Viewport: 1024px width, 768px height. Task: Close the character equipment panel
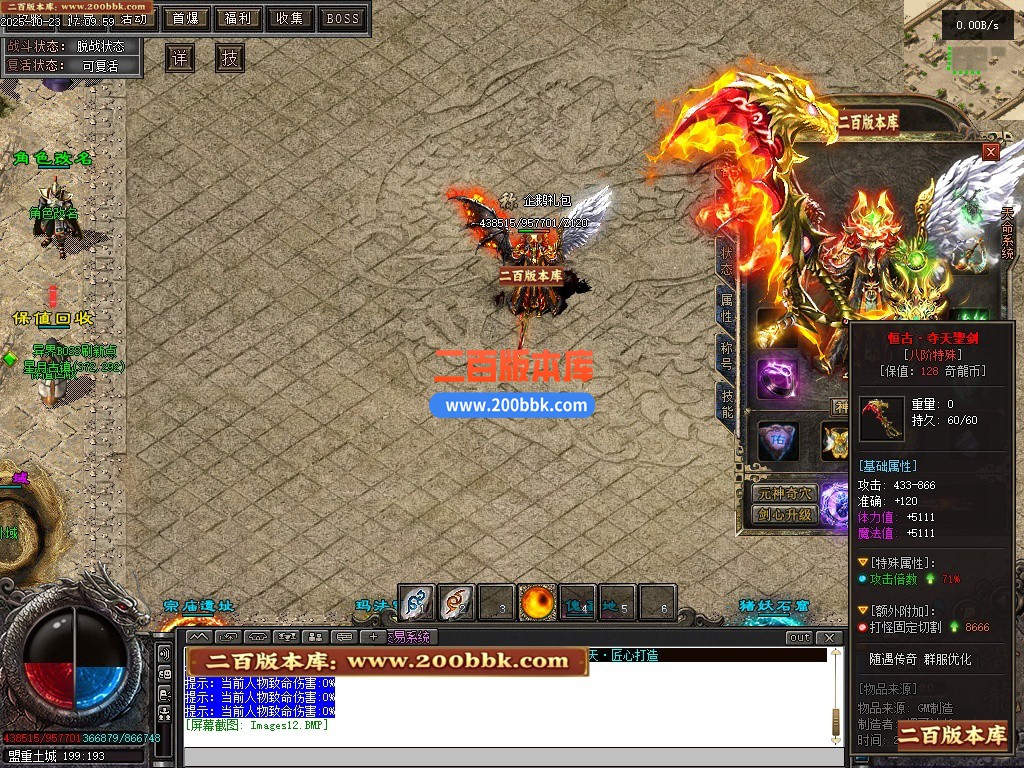coord(990,152)
